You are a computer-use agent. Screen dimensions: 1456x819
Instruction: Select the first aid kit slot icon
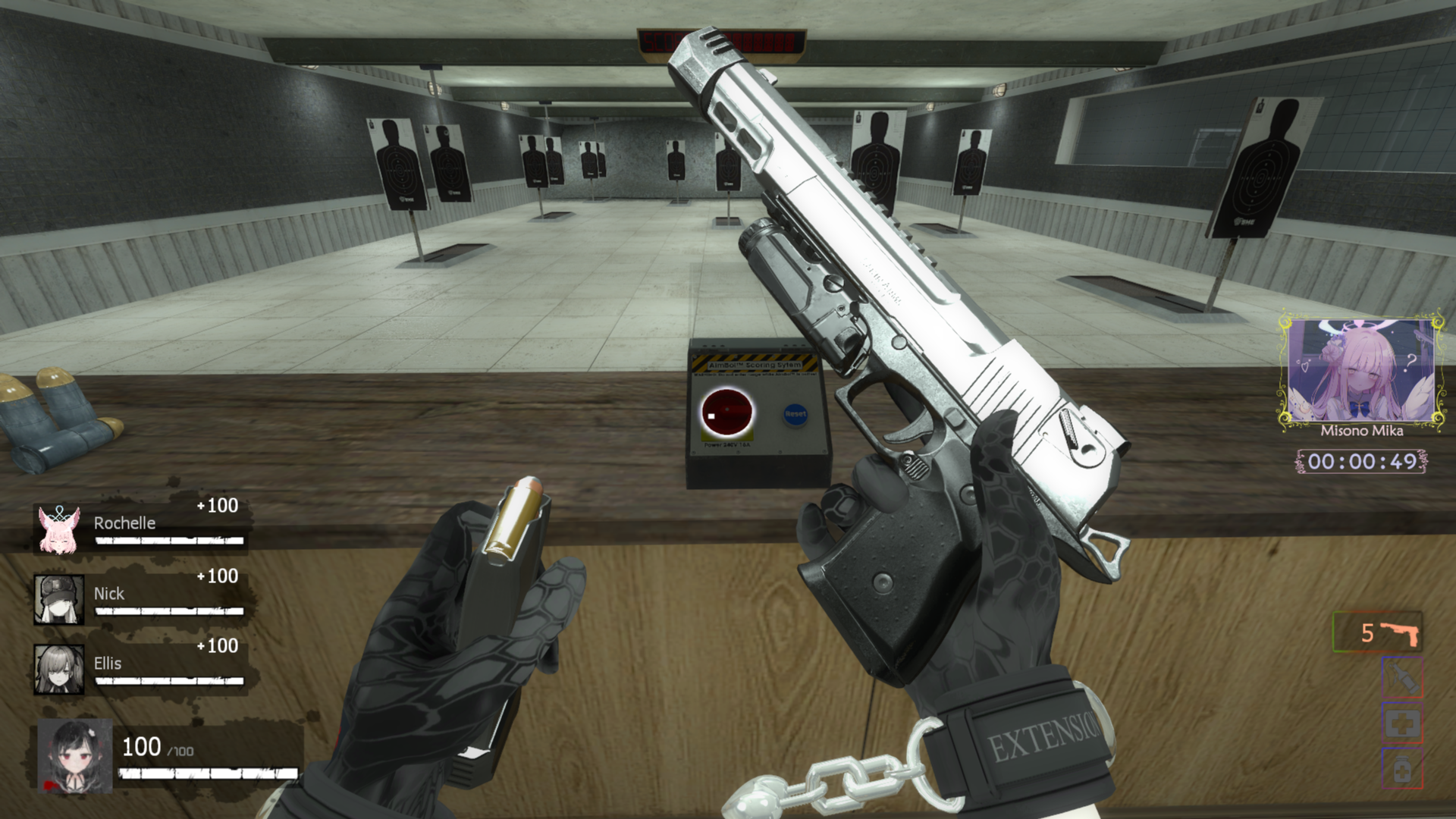coord(1401,723)
